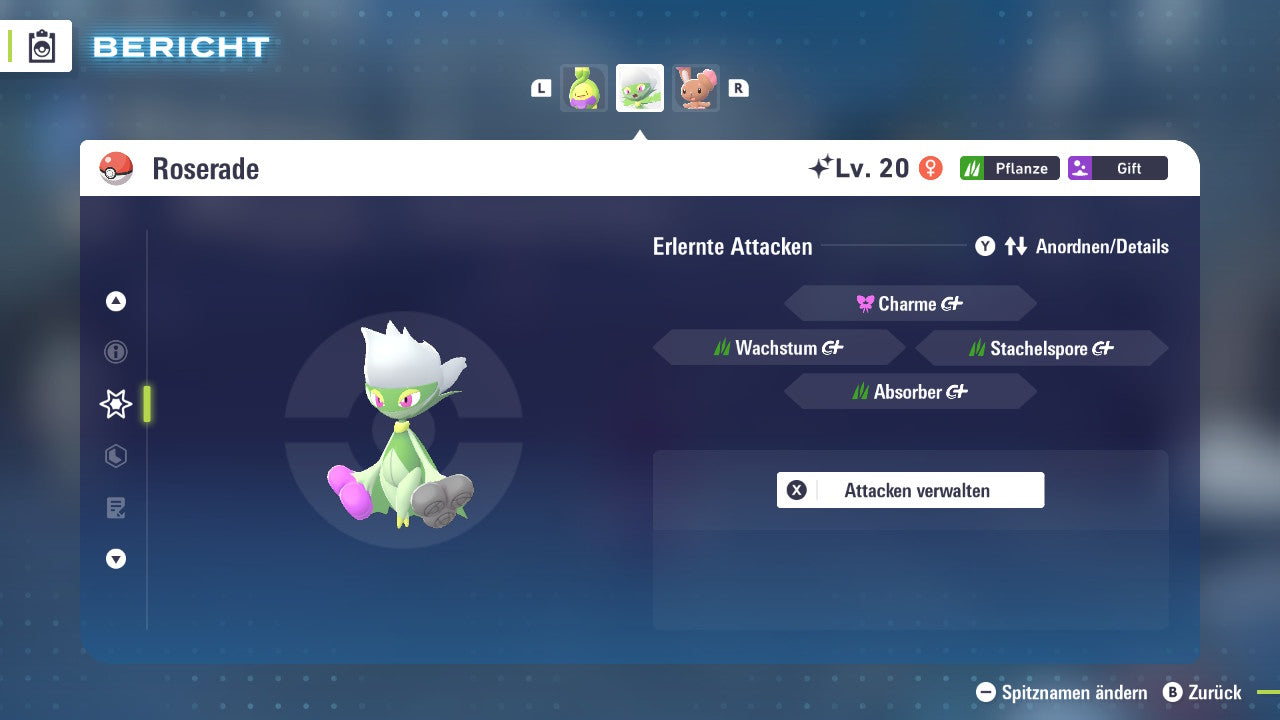Switch to the Budew party tab

click(x=584, y=88)
